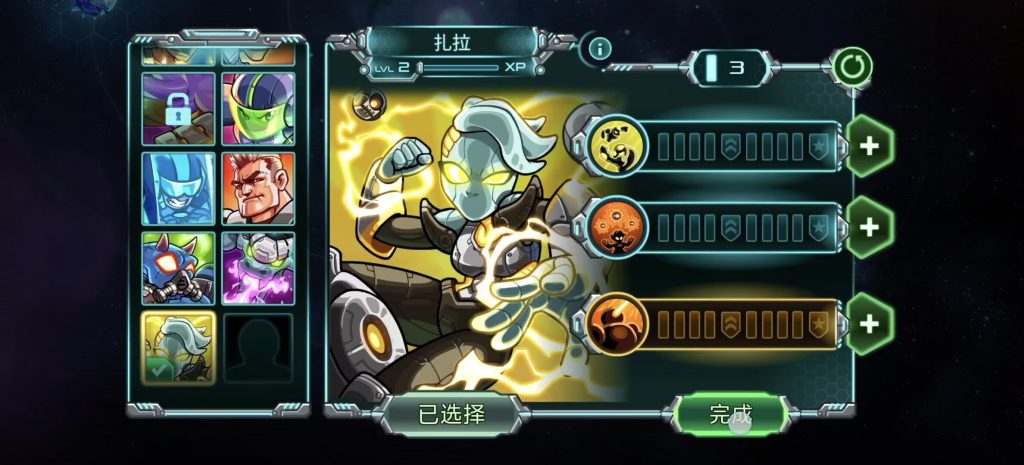1024x465 pixels.
Task: Pick the purple lightning mech hero portrait
Action: tap(258, 267)
